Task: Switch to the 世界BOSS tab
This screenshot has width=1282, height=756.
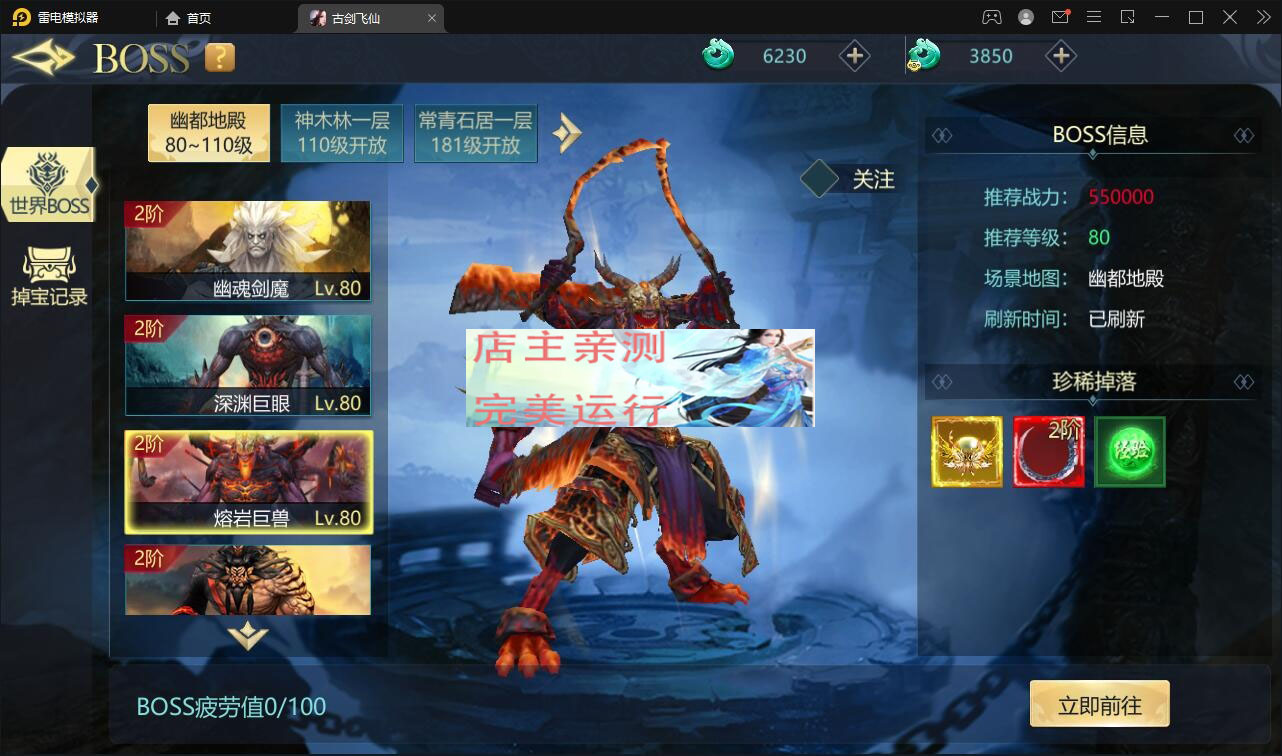Action: pyautogui.click(x=49, y=186)
